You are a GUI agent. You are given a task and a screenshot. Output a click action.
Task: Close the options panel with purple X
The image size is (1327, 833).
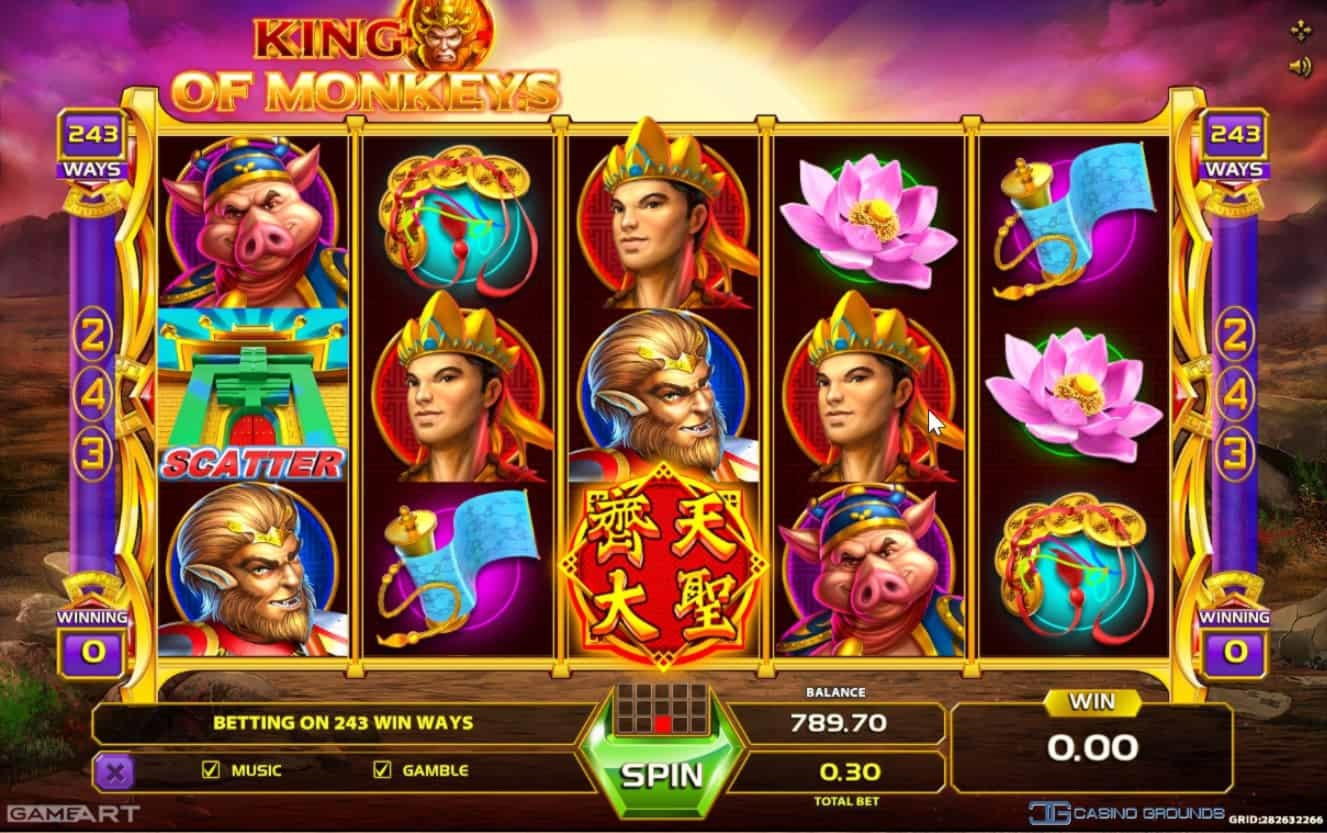115,771
